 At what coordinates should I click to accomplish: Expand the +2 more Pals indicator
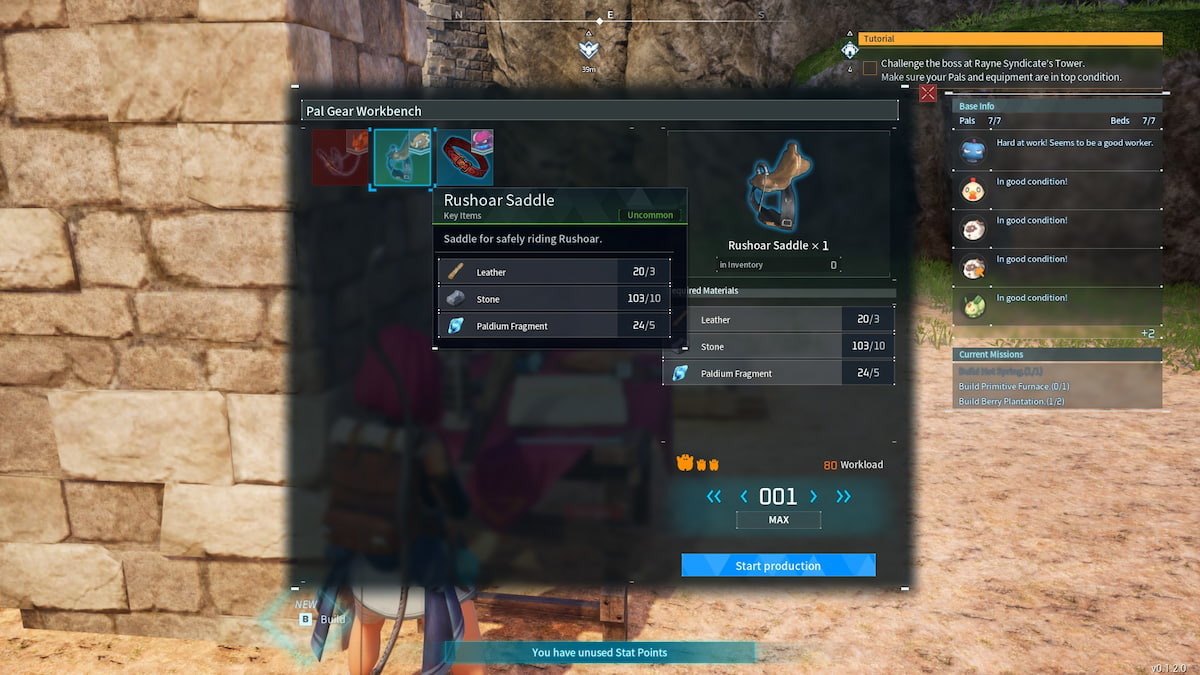1148,333
